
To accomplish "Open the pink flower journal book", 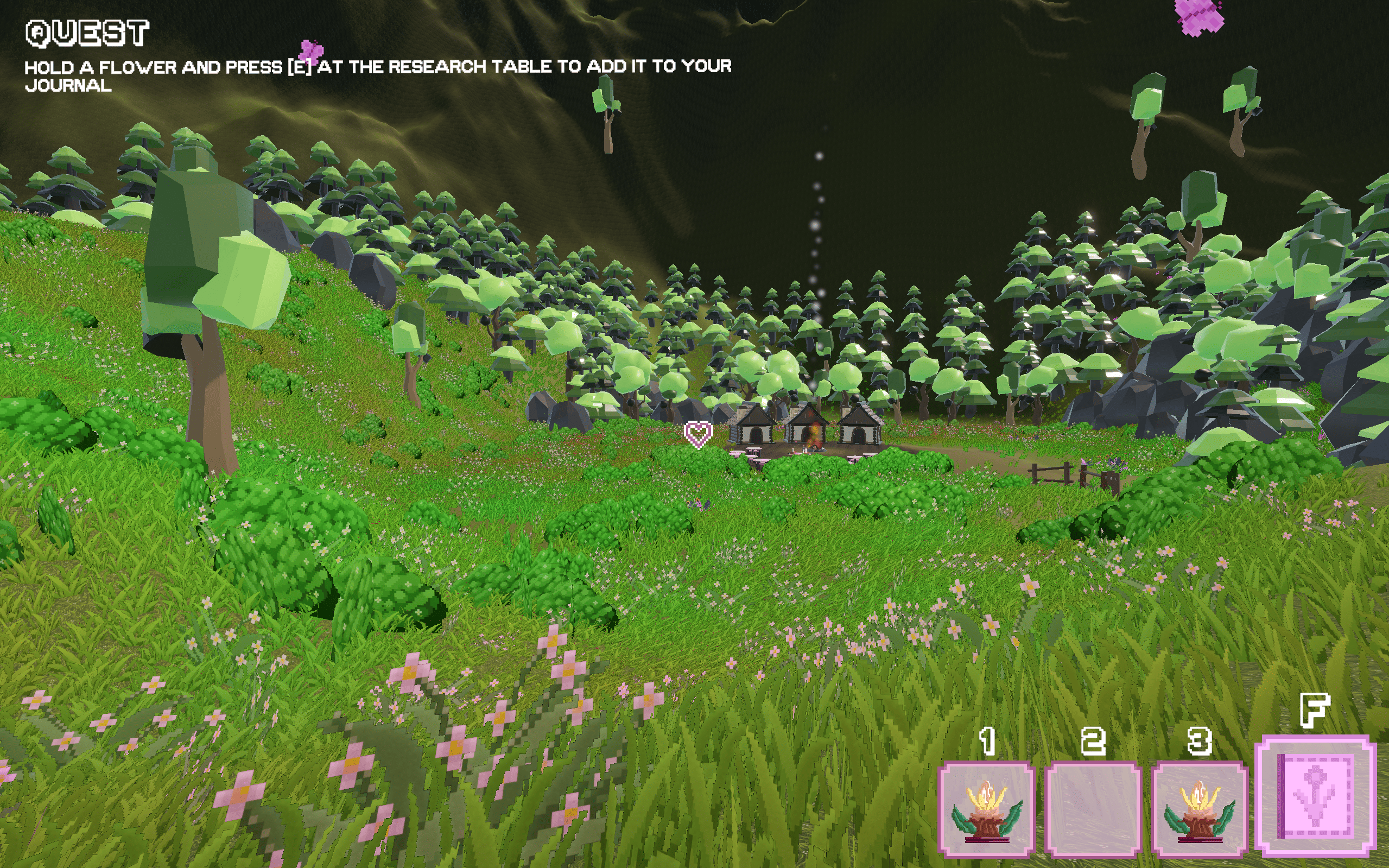I will pyautogui.click(x=1316, y=796).
